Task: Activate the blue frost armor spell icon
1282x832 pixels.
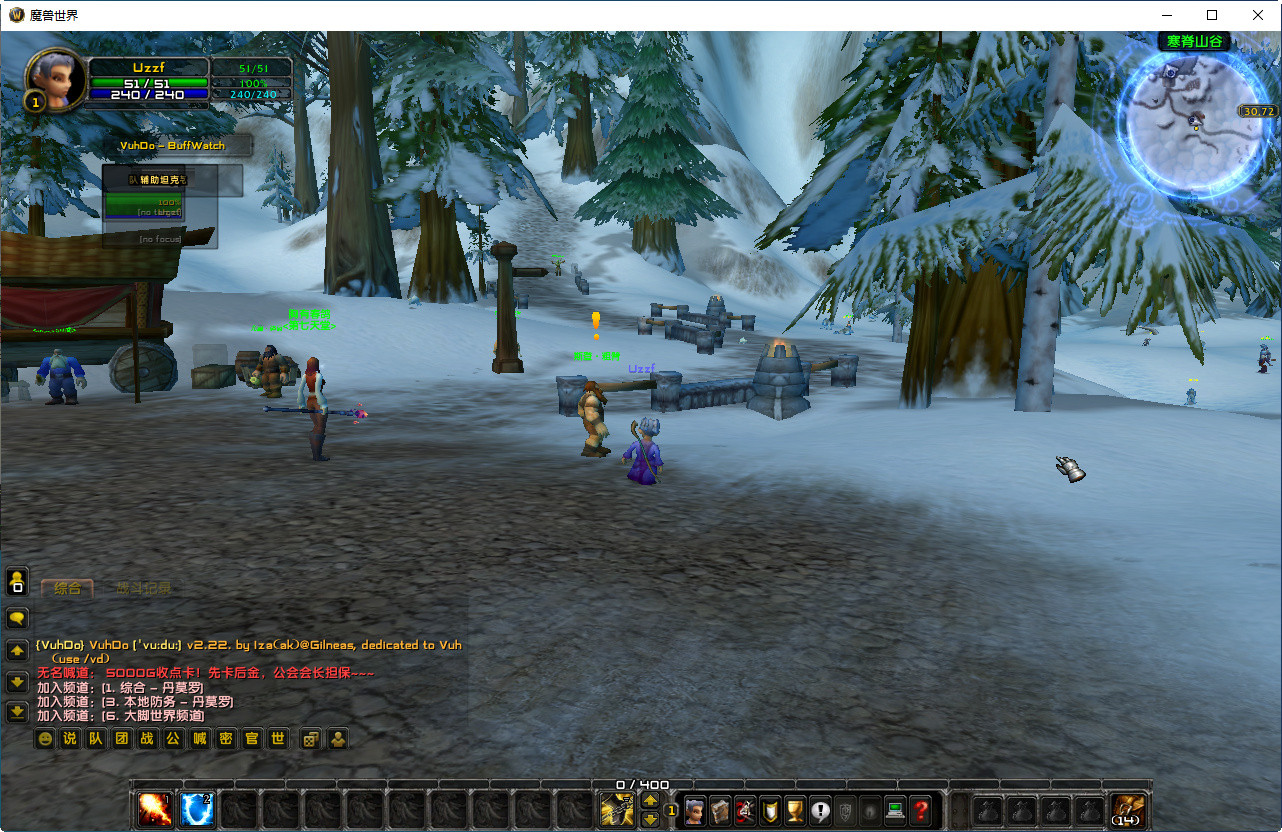Action: tap(197, 809)
